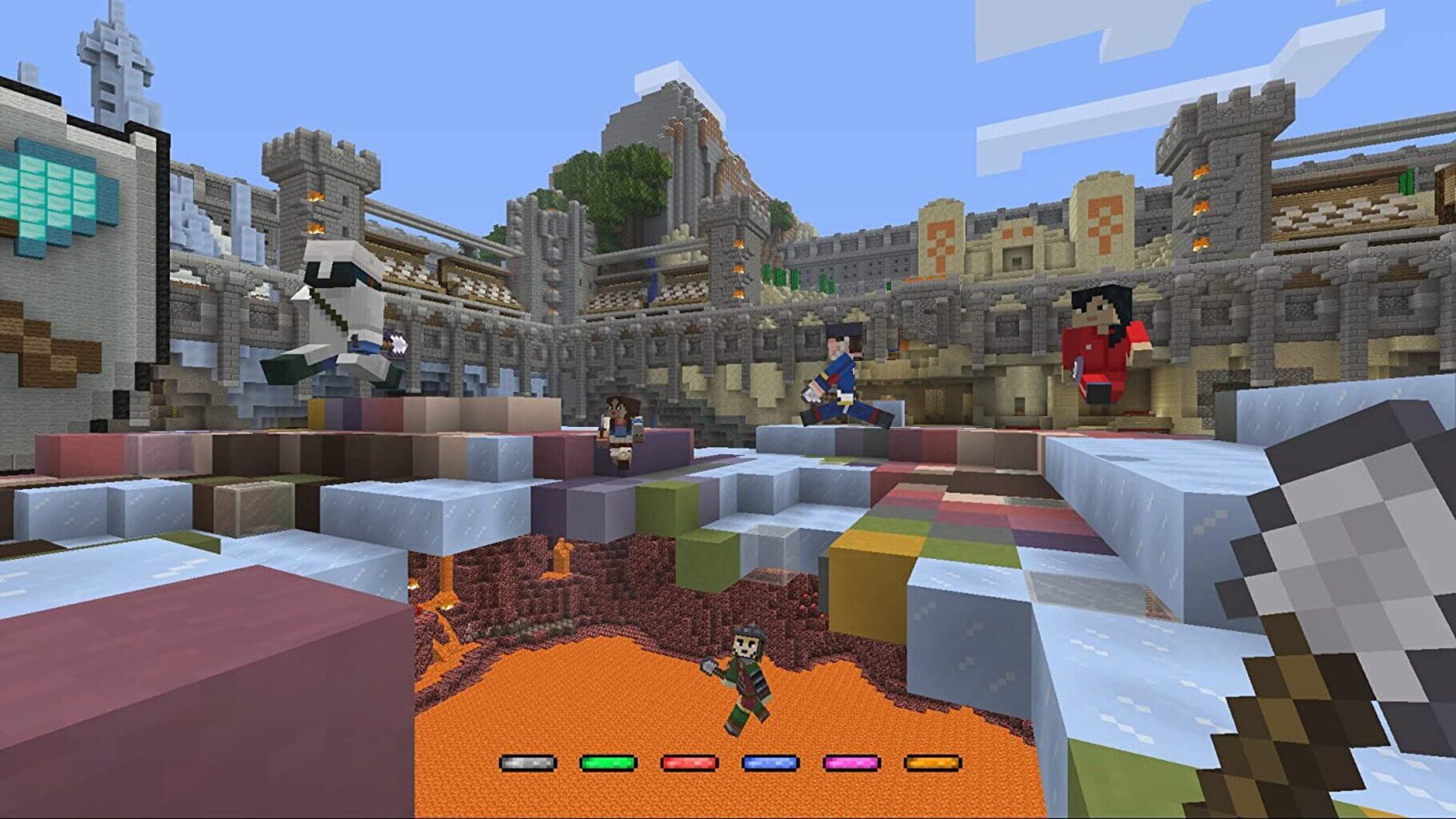Click the waterfall flowing down the cliff
The image size is (1456, 819).
[652, 282]
